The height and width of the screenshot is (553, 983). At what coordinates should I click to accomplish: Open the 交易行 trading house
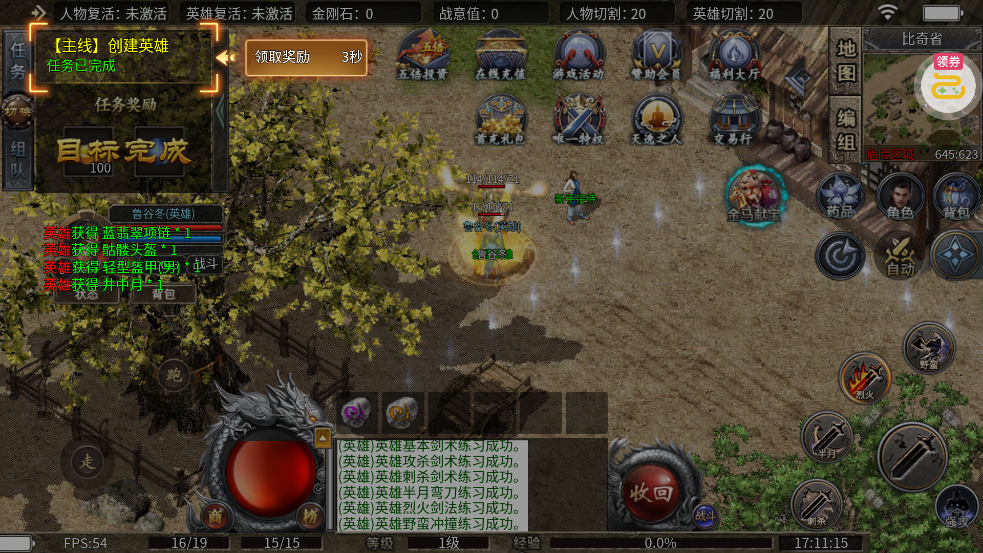pyautogui.click(x=735, y=121)
